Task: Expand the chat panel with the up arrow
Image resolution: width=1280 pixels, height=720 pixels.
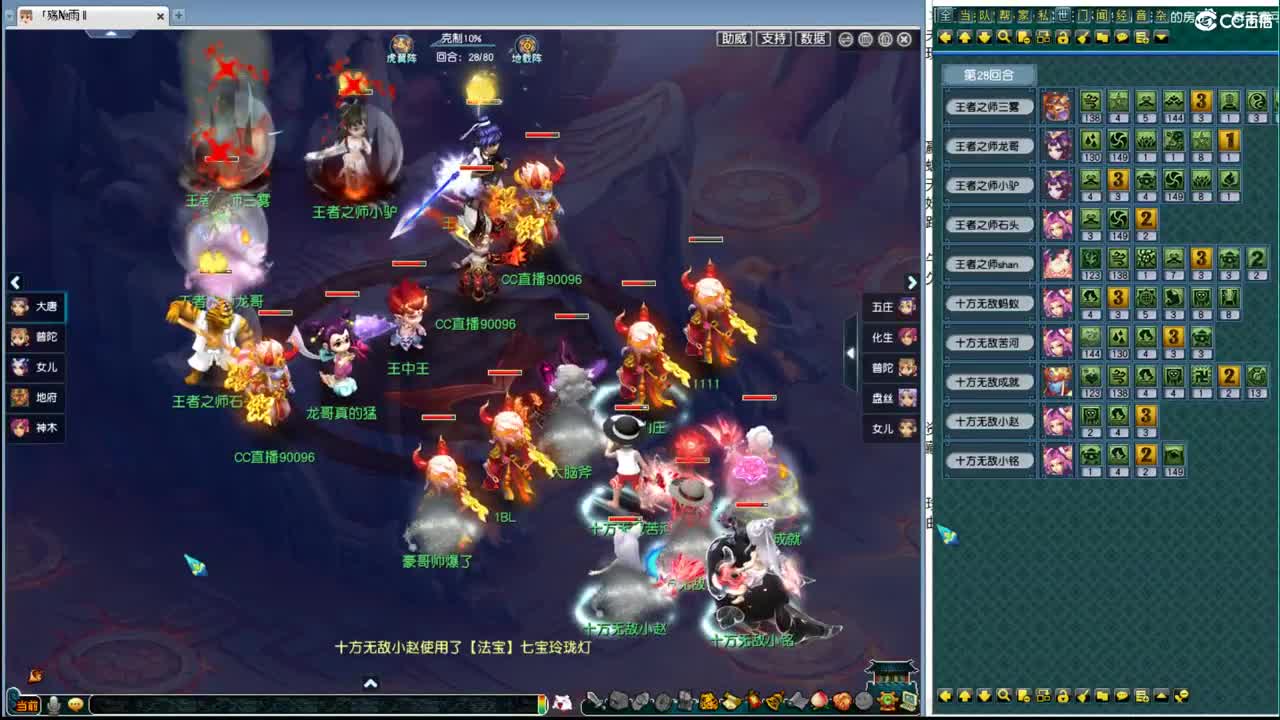Action: click(370, 681)
